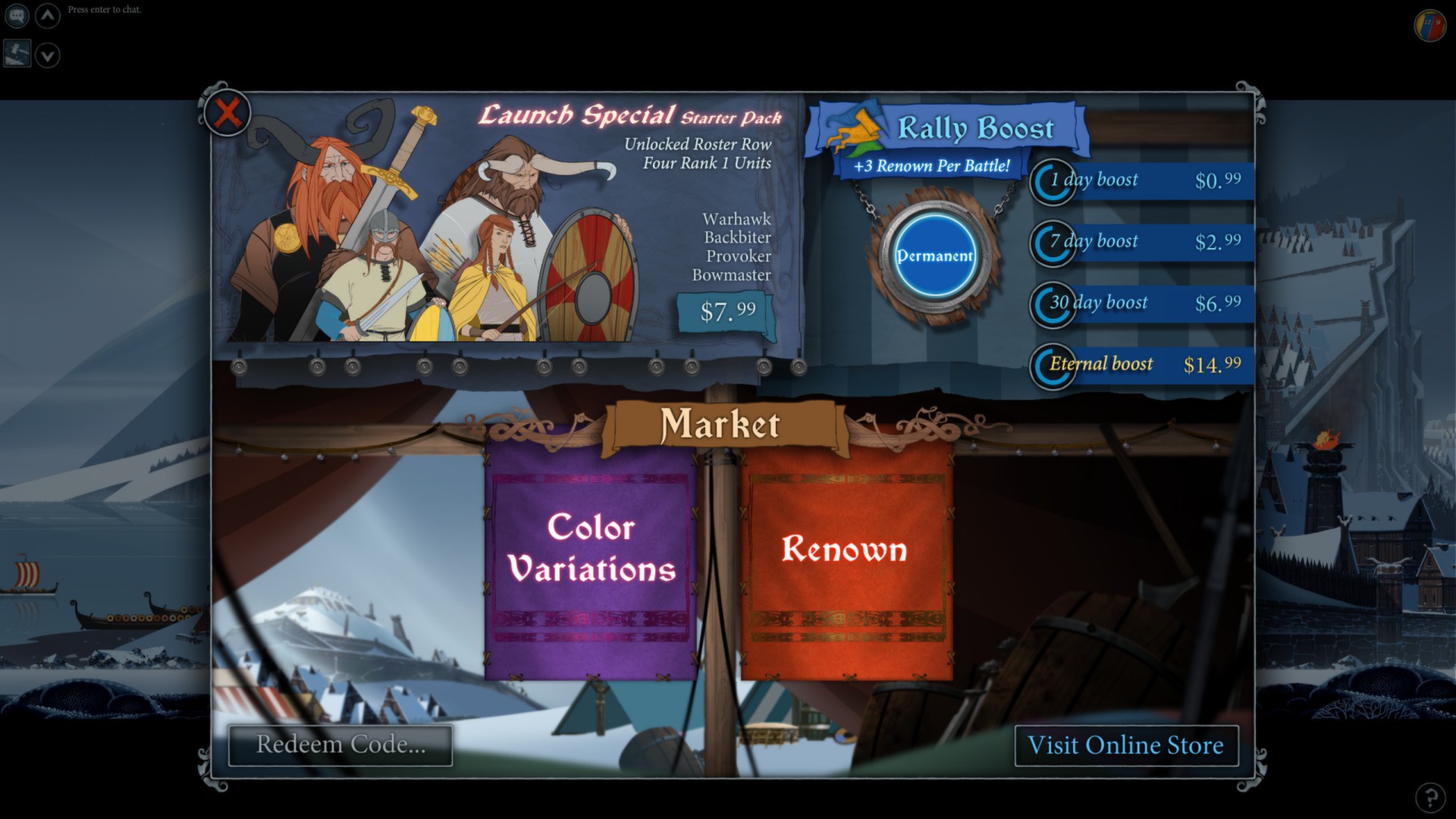This screenshot has height=819, width=1456.
Task: Click the battle scene square icon top-left
Action: point(16,54)
